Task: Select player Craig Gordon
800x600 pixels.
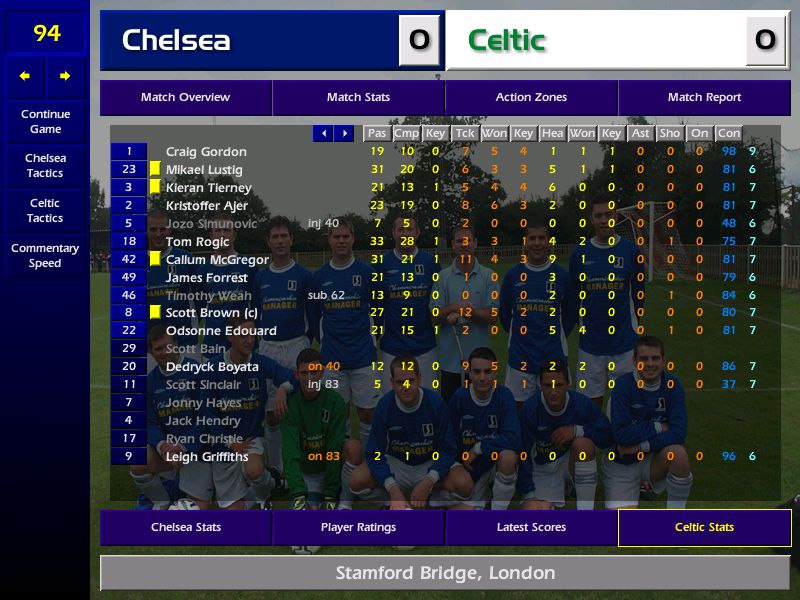Action: (206, 152)
